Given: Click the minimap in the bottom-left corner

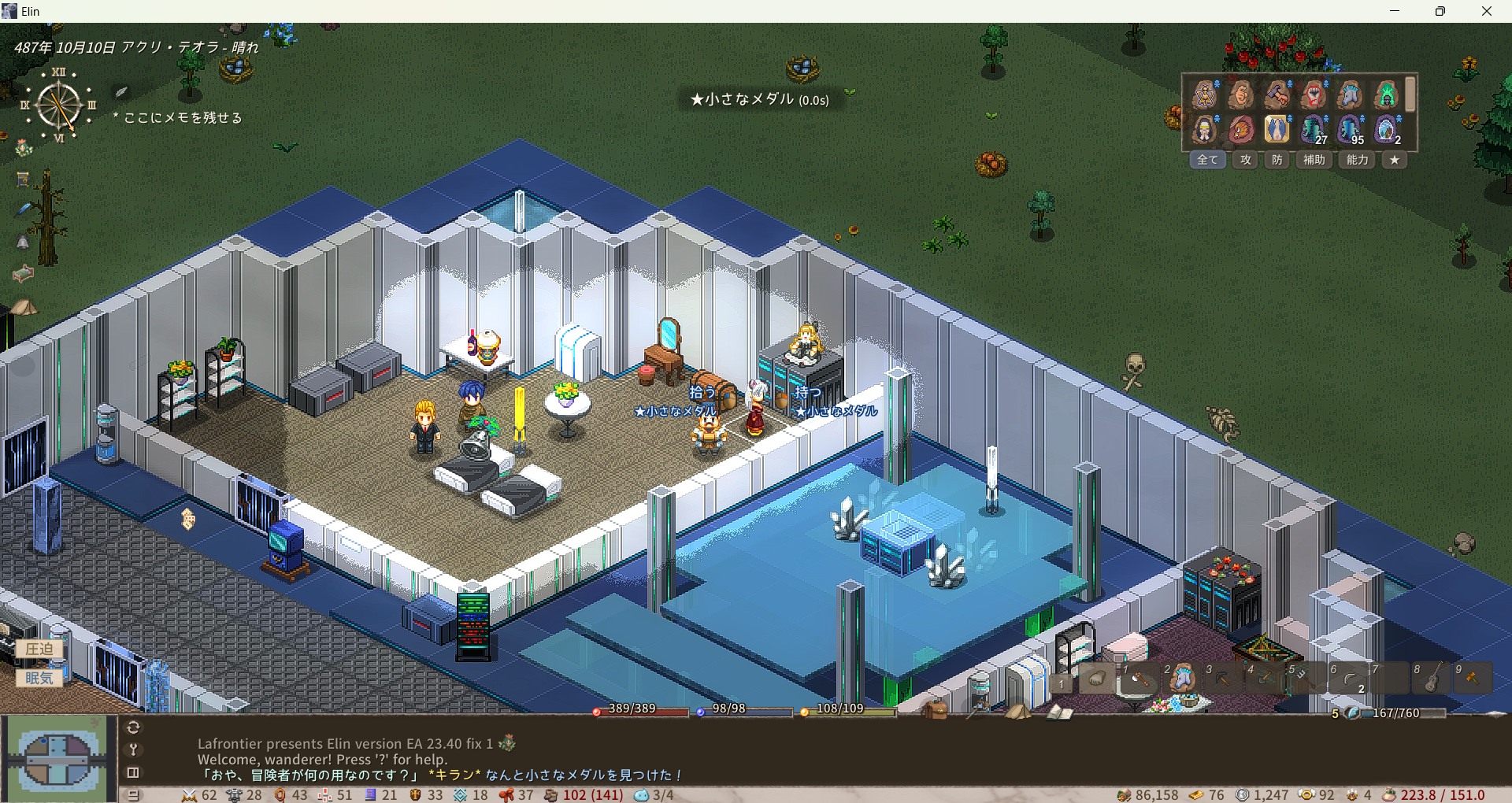Looking at the screenshot, I should [57, 758].
